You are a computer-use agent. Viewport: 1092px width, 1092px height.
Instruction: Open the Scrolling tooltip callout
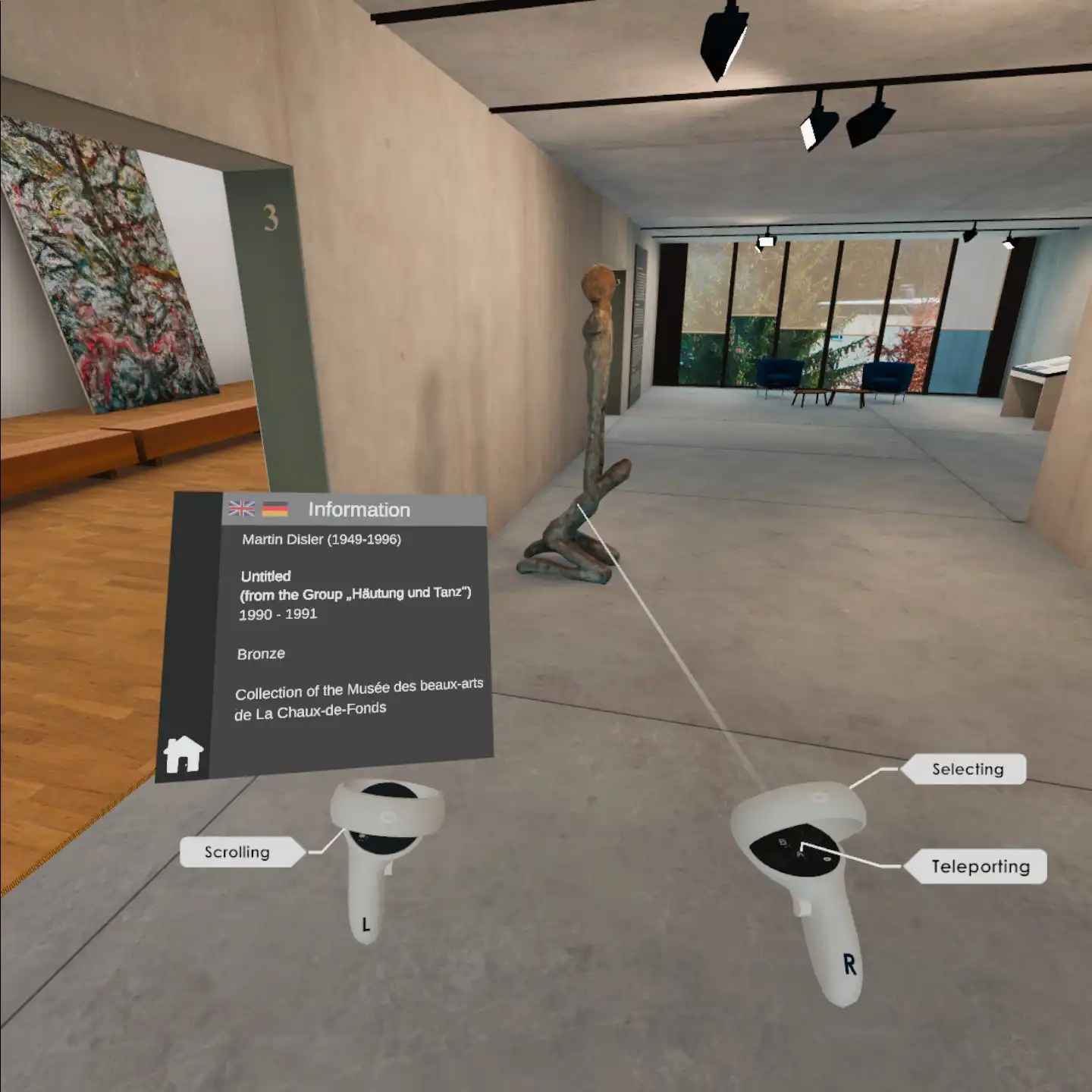236,852
